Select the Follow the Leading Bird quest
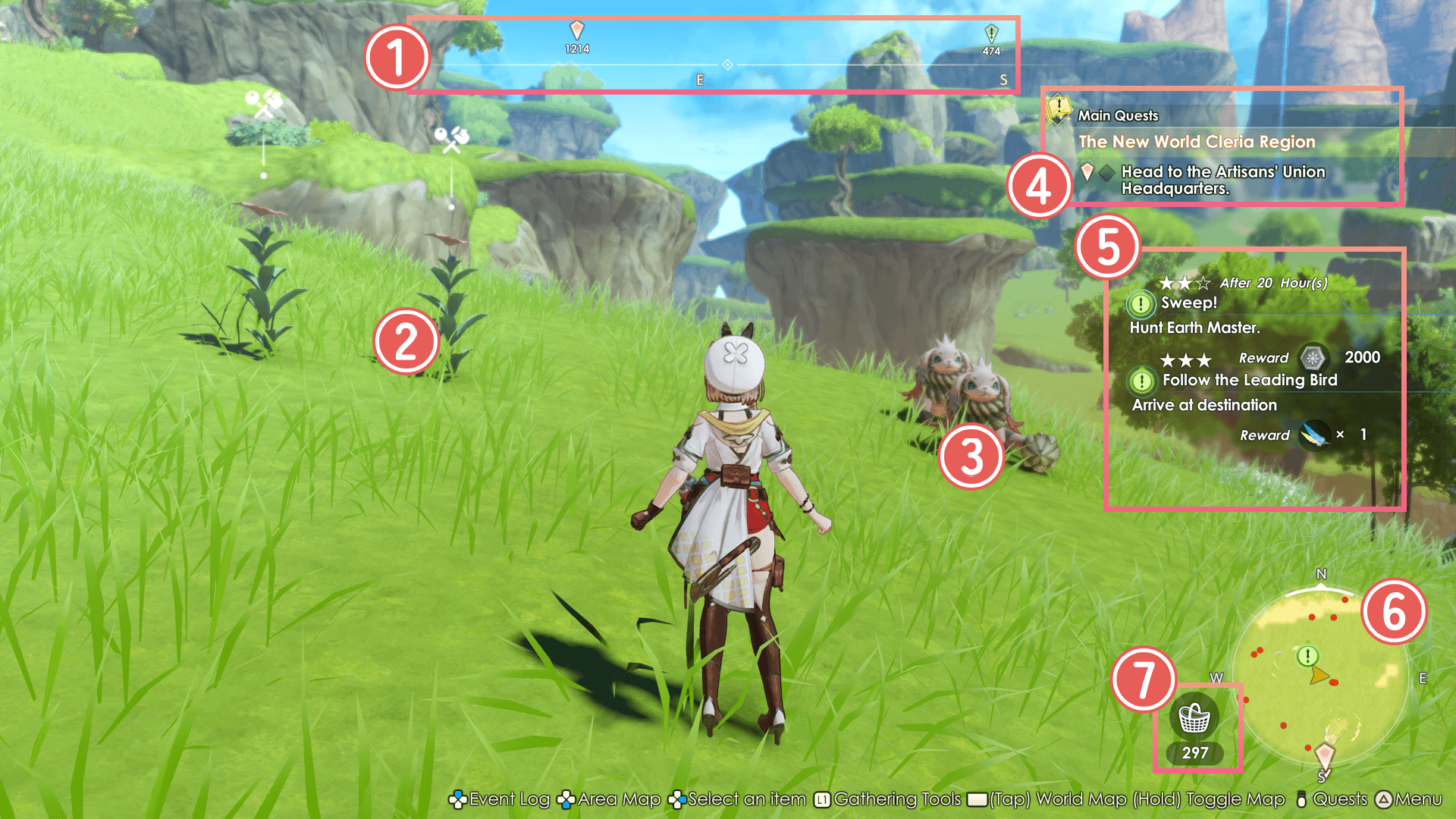The width and height of the screenshot is (1456, 819). (x=1249, y=380)
